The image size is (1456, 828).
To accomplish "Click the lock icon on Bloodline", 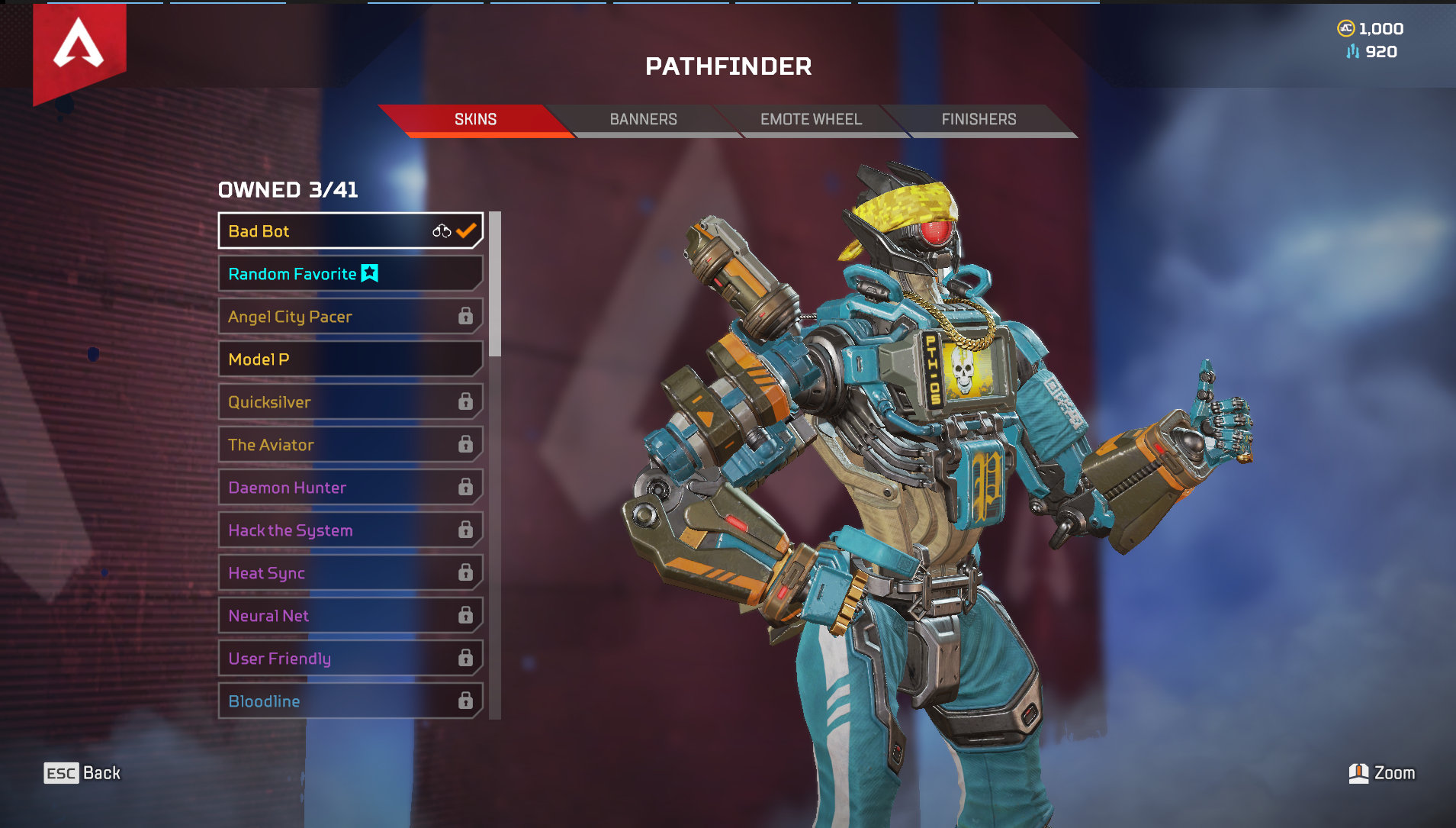I will [x=466, y=700].
